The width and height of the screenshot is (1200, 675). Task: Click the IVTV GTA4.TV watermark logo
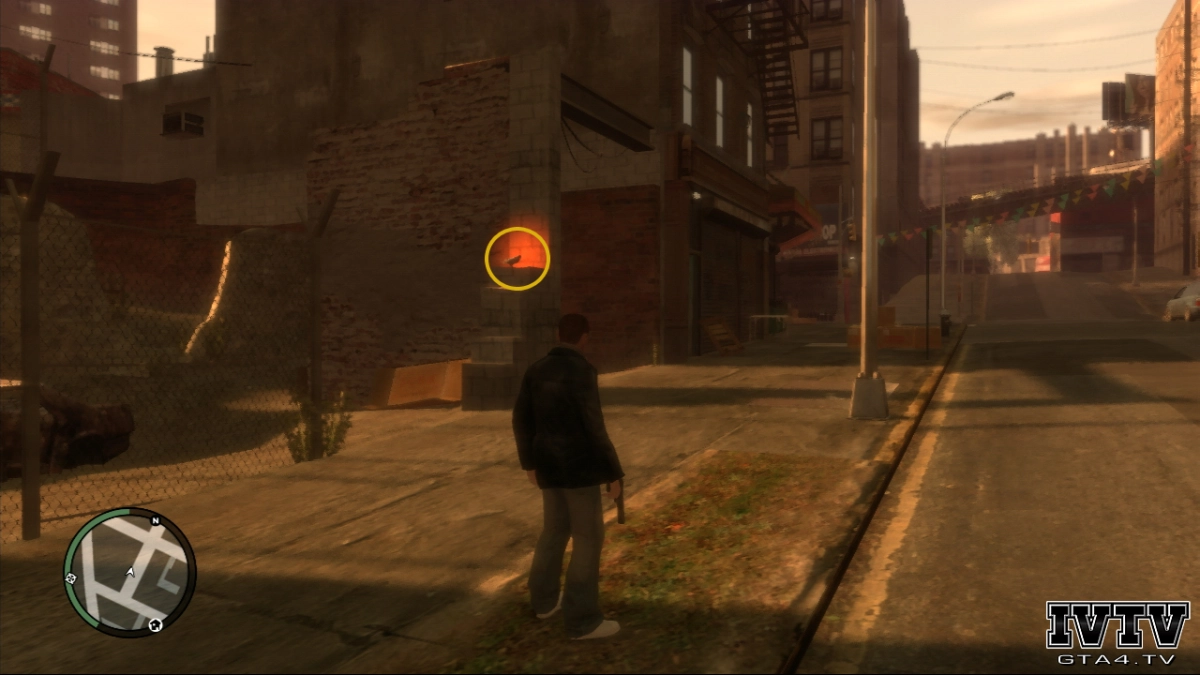point(1117,633)
